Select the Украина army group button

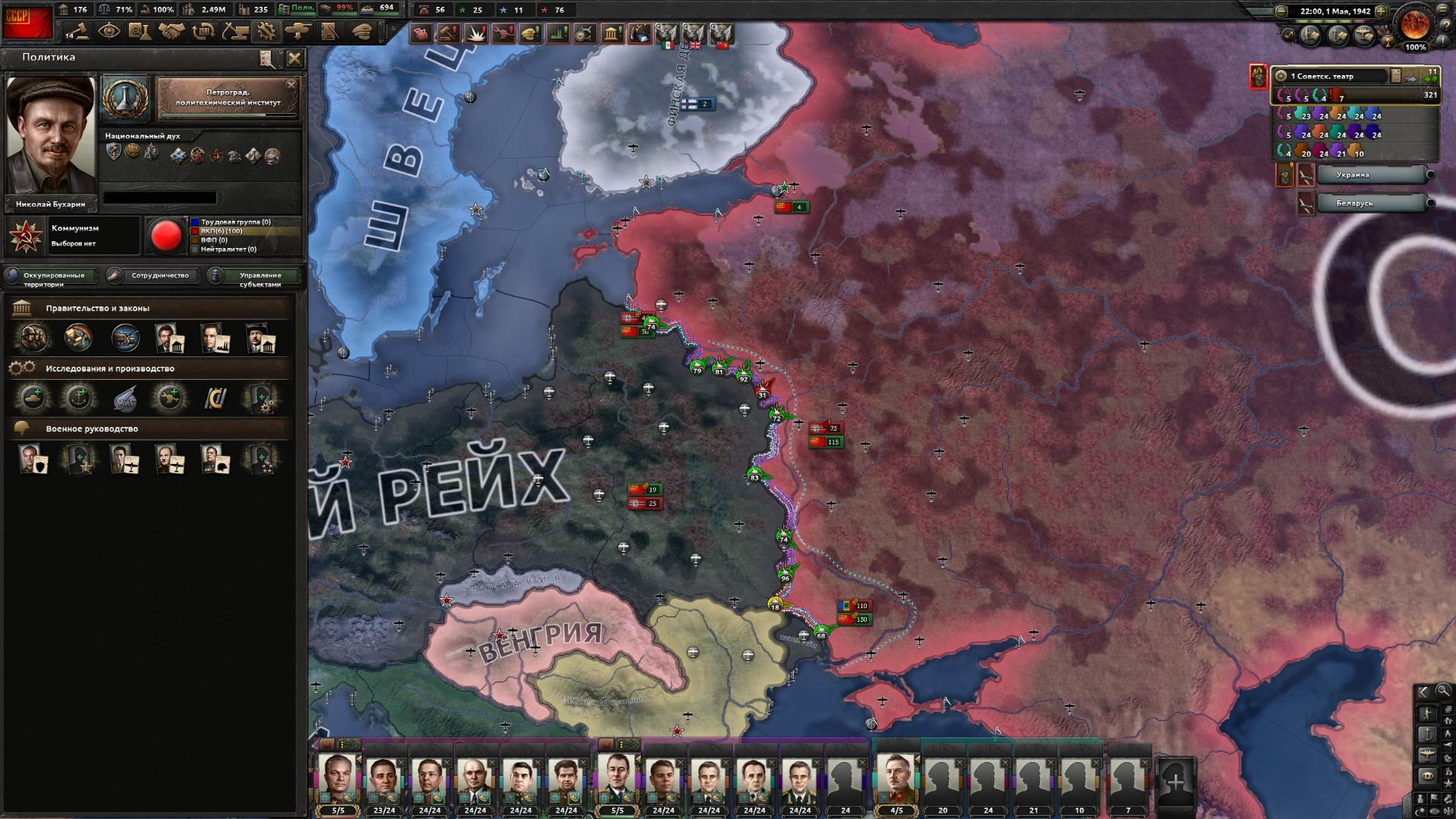(x=1373, y=175)
